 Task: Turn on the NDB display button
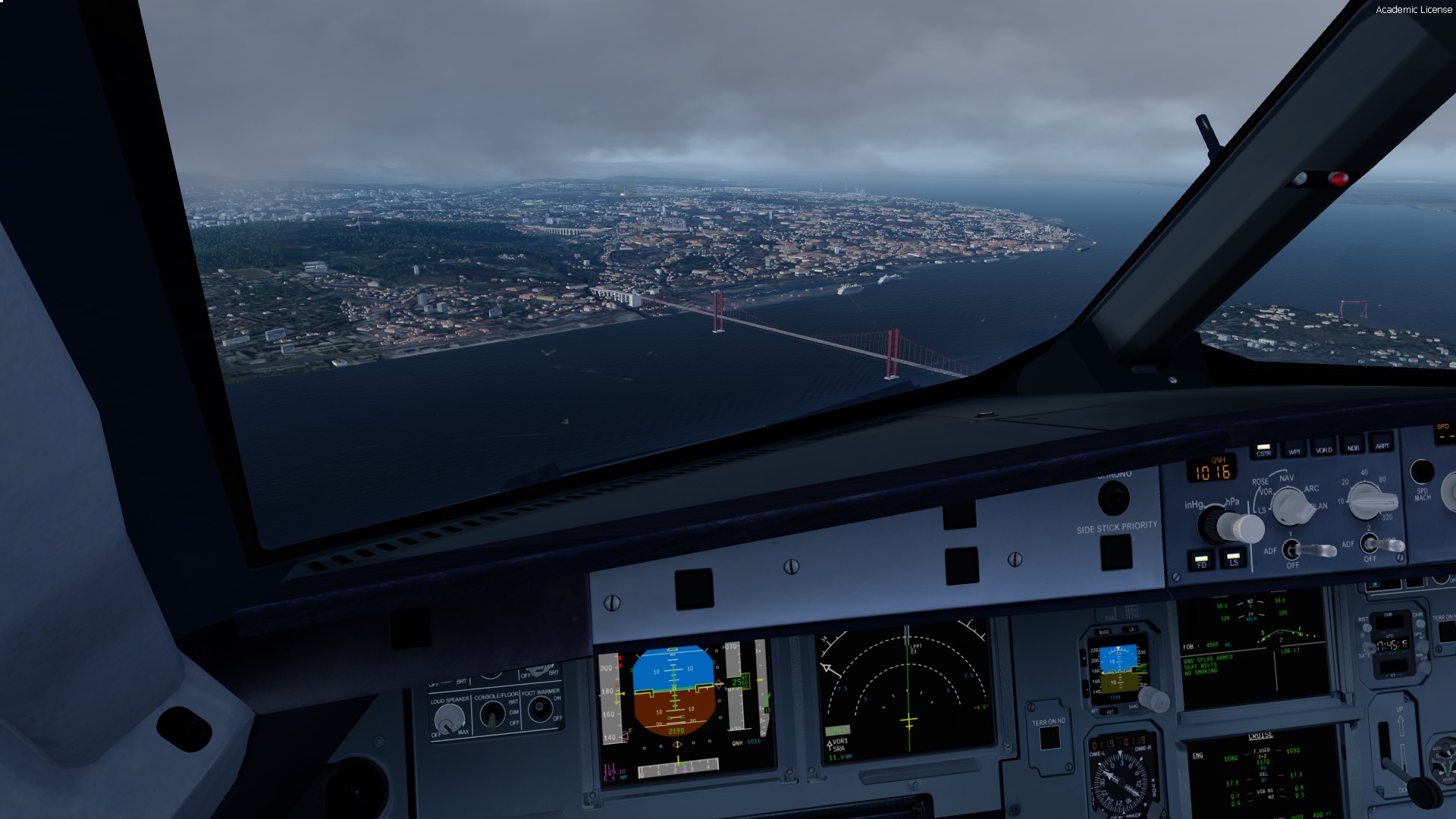click(x=1353, y=446)
